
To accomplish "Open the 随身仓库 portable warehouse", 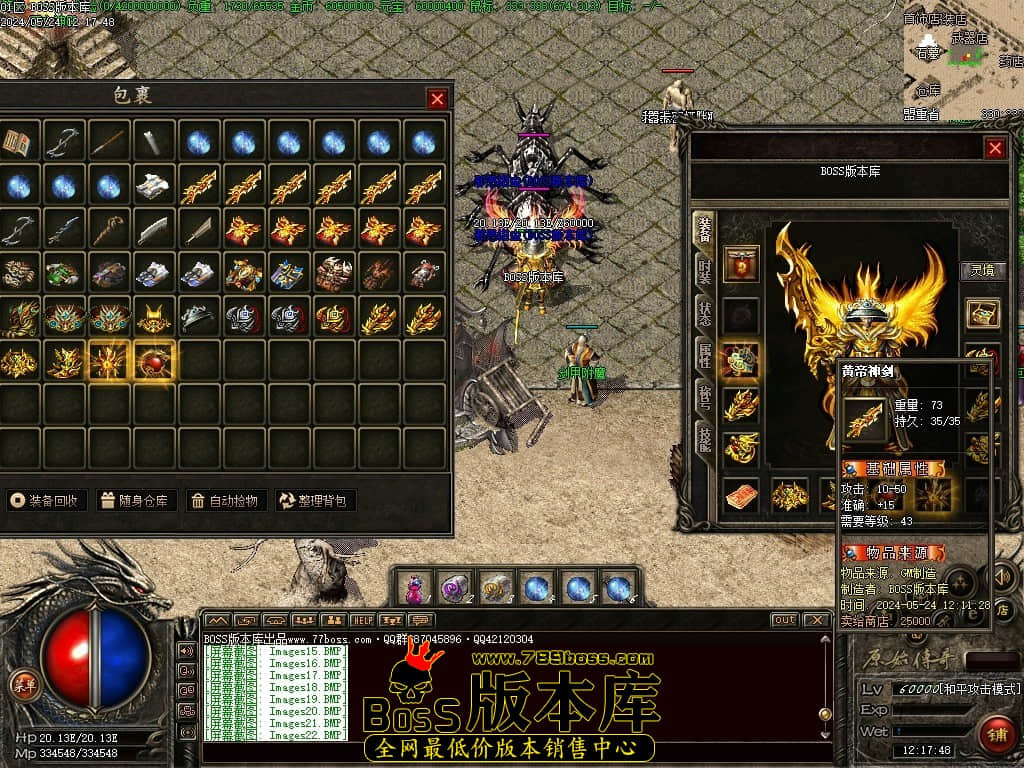I will 137,500.
